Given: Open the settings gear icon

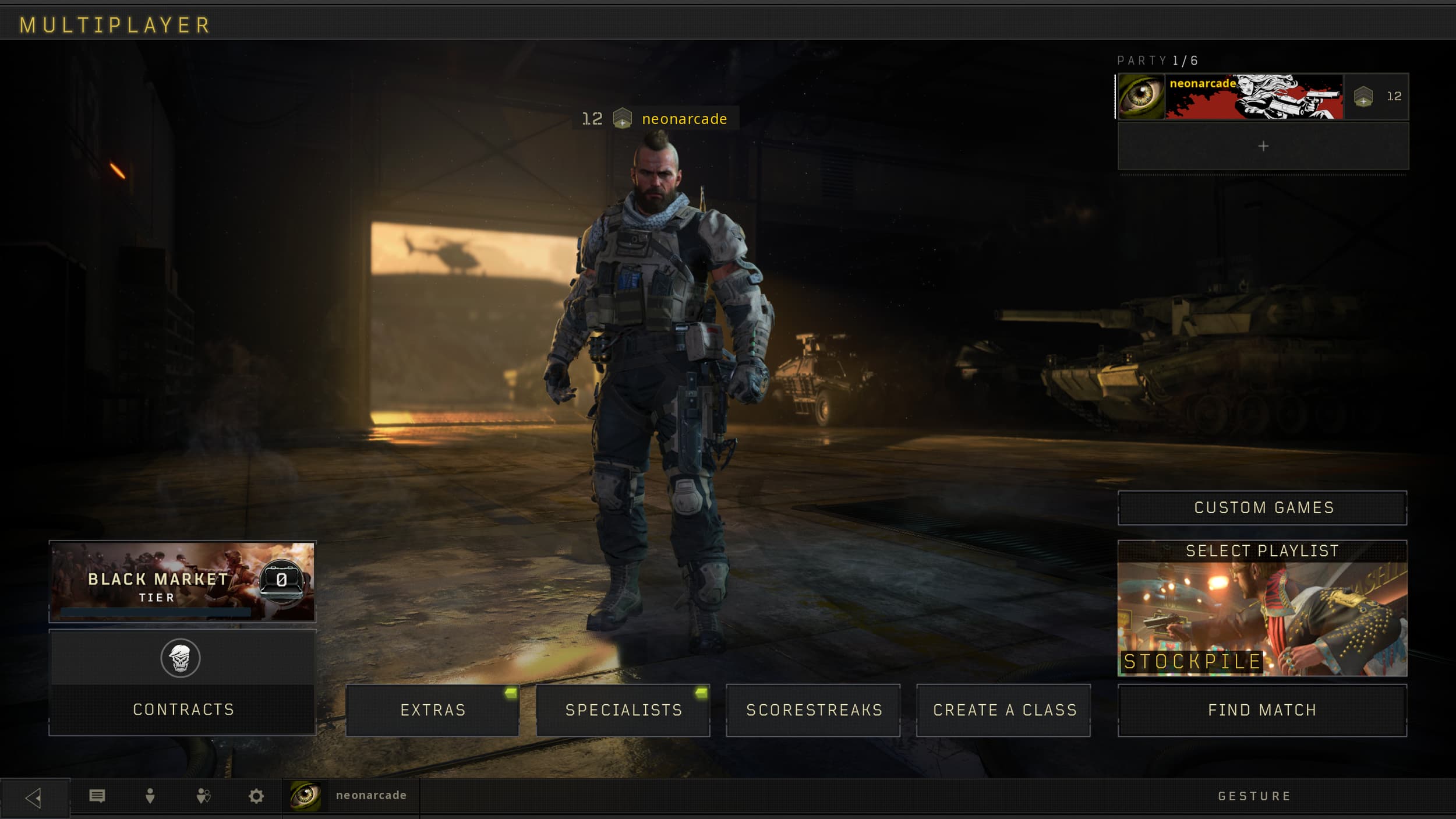Looking at the screenshot, I should point(256,795).
